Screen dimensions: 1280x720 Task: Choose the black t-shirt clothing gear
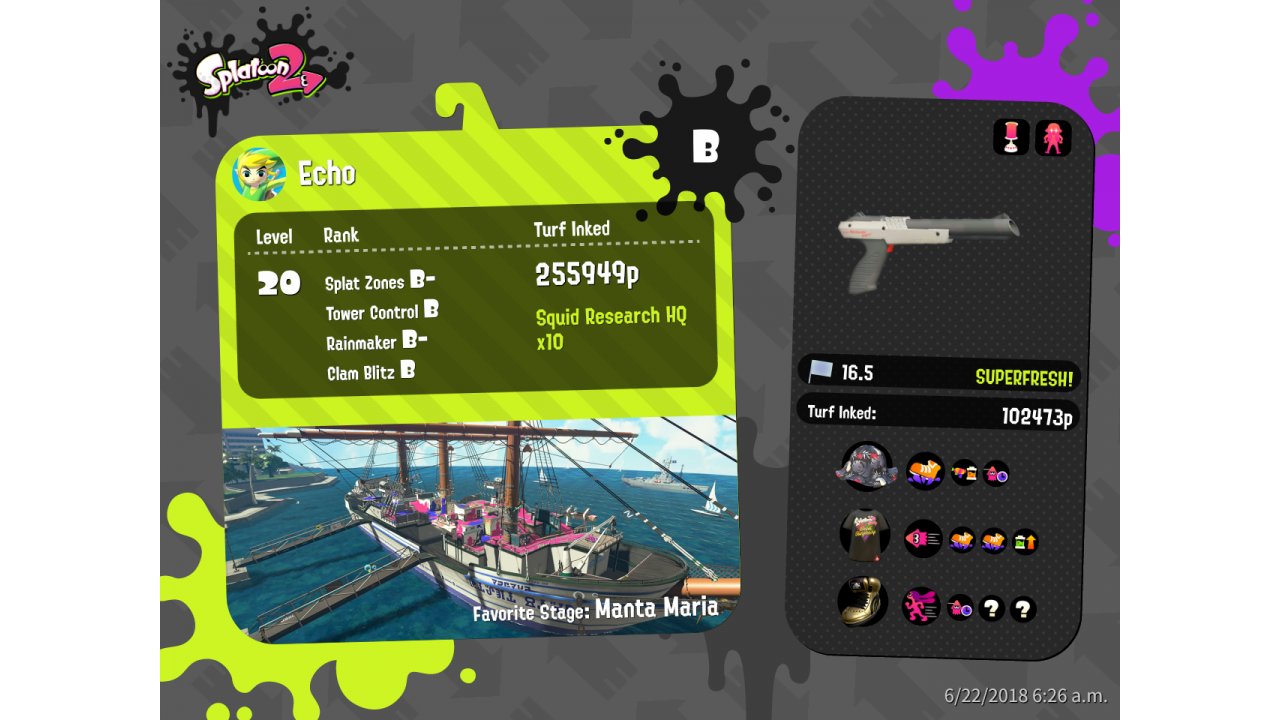tap(865, 535)
